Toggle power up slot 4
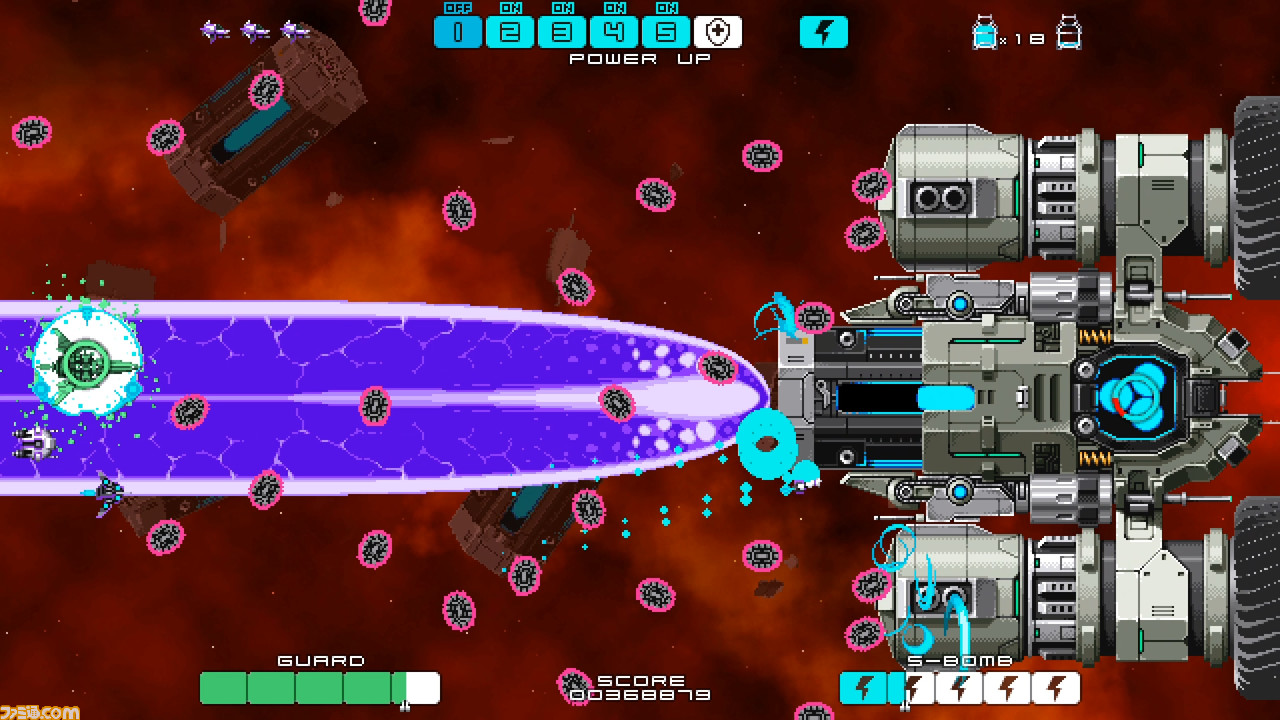This screenshot has height=720, width=1280. pyautogui.click(x=614, y=32)
